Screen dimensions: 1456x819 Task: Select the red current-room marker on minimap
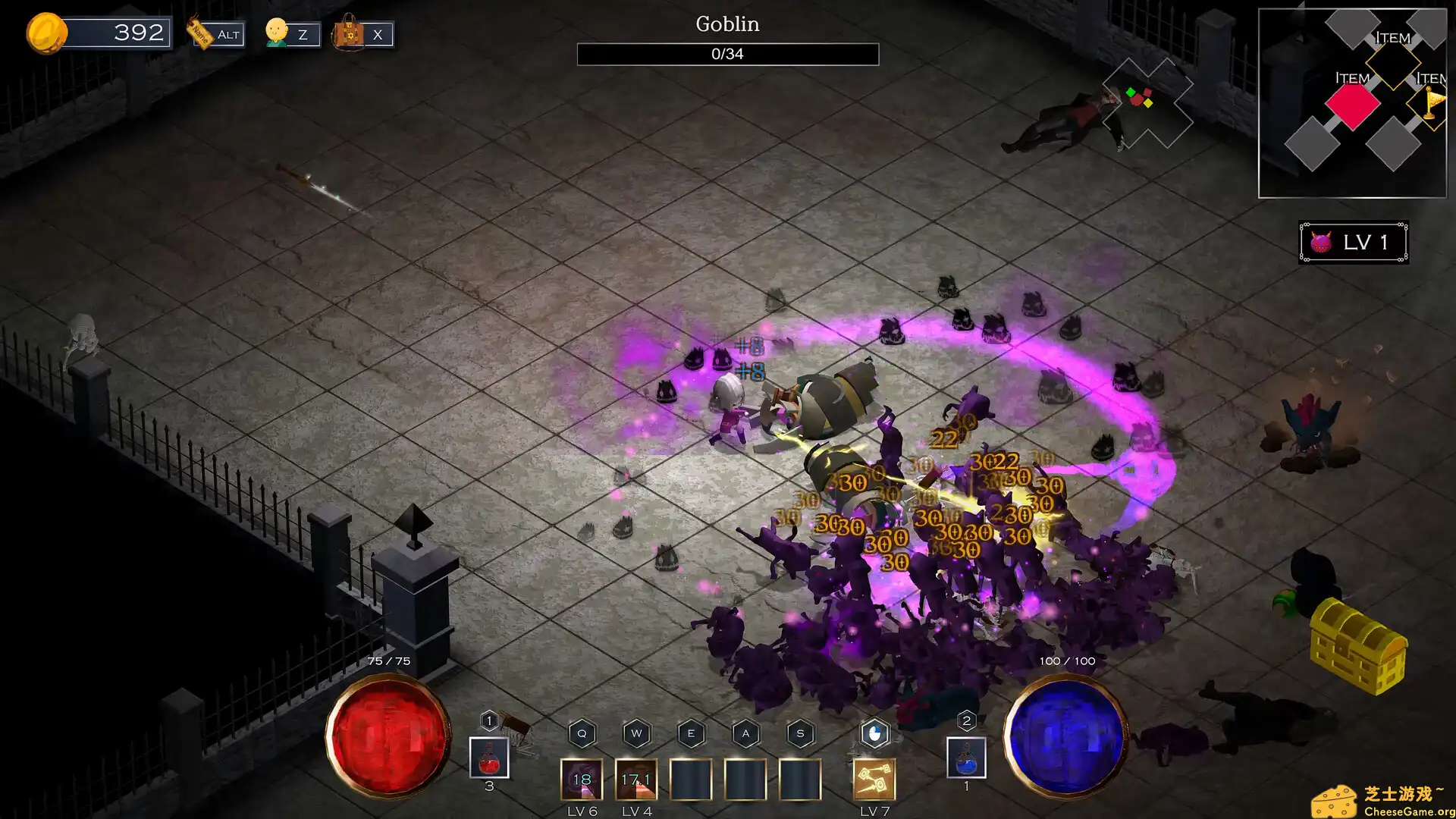pyautogui.click(x=1352, y=105)
